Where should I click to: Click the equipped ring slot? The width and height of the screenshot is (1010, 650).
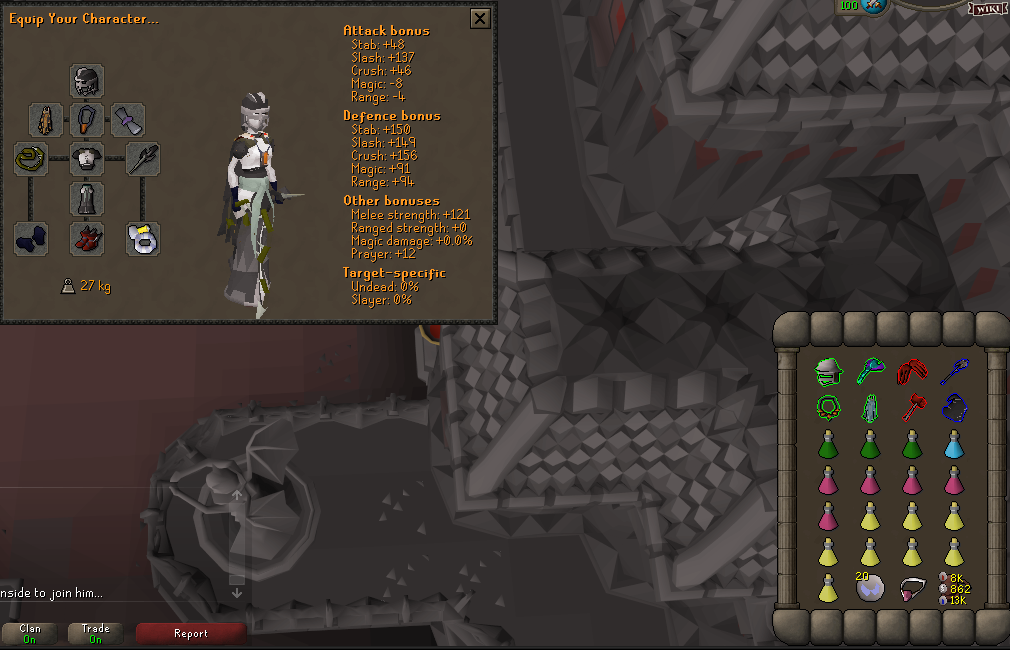(x=143, y=239)
